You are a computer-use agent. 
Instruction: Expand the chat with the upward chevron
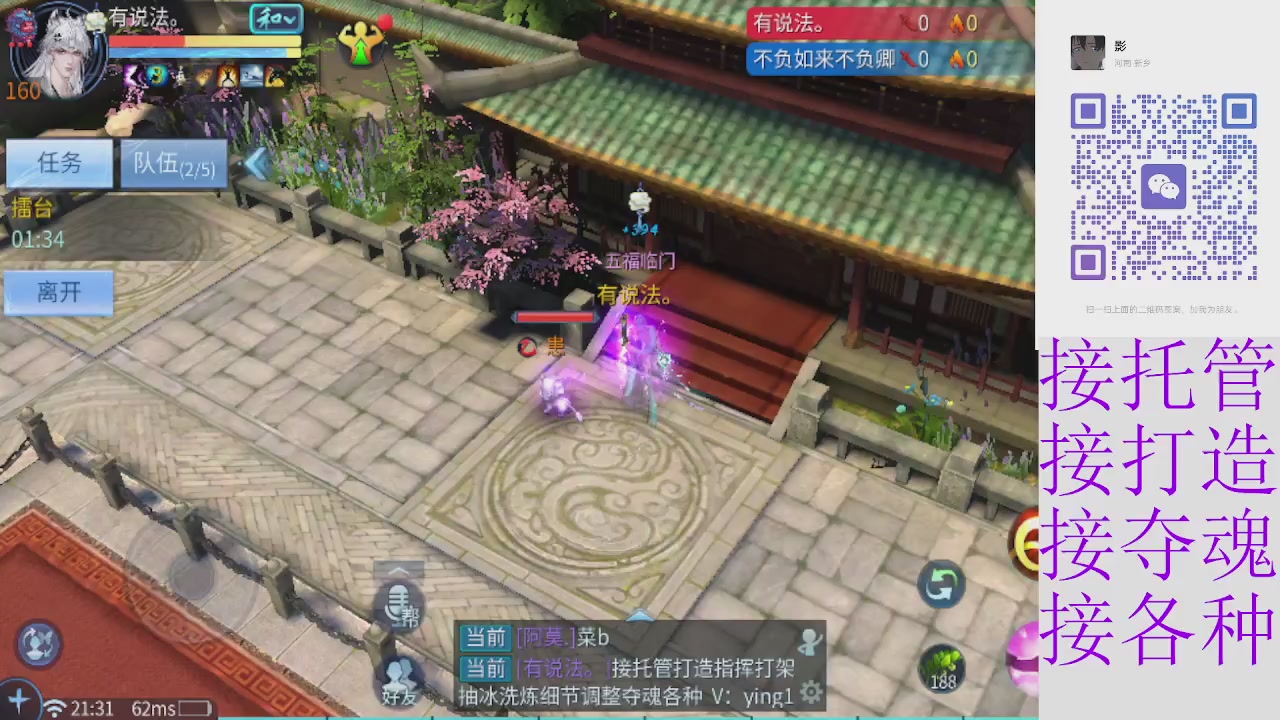pos(640,617)
